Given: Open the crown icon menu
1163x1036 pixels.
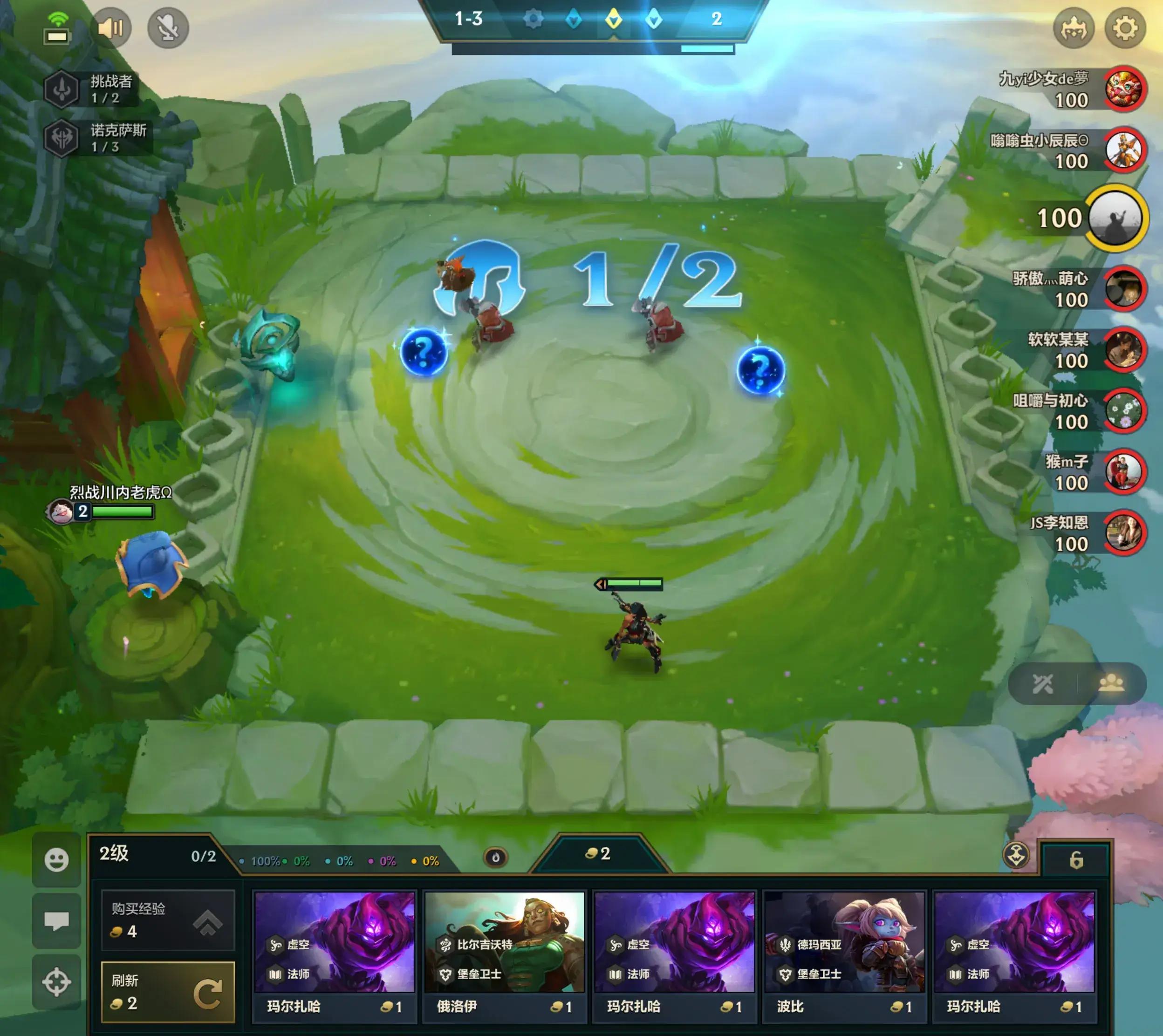Looking at the screenshot, I should click(1074, 28).
